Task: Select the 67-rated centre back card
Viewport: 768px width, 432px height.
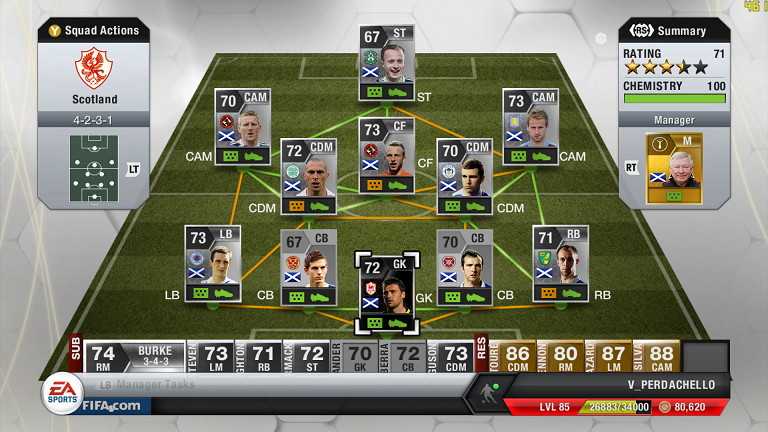Action: [308, 267]
